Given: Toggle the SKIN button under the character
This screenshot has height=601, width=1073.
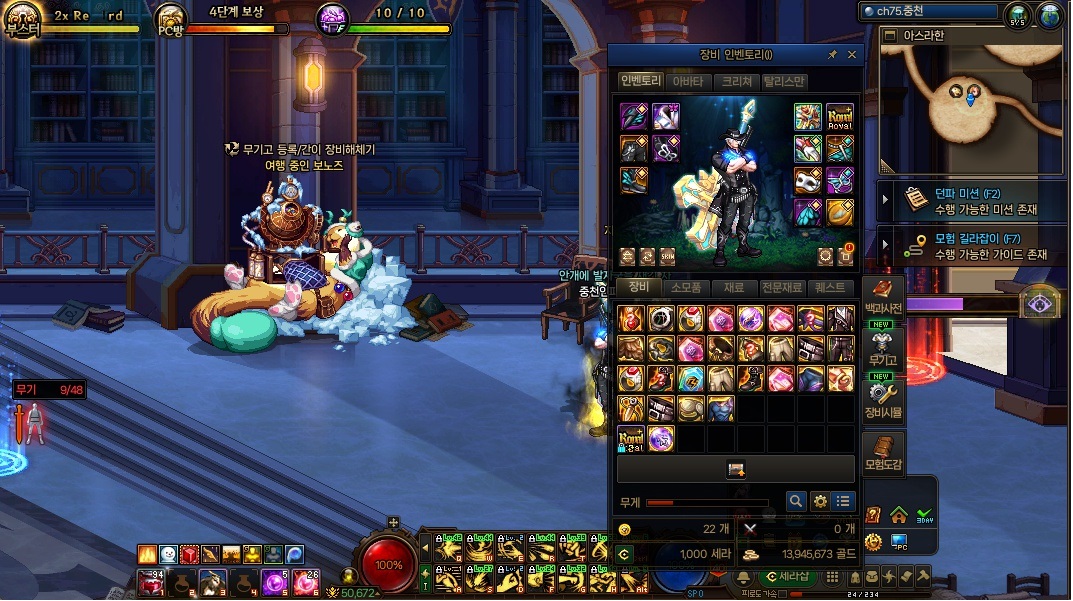Looking at the screenshot, I should coord(667,256).
